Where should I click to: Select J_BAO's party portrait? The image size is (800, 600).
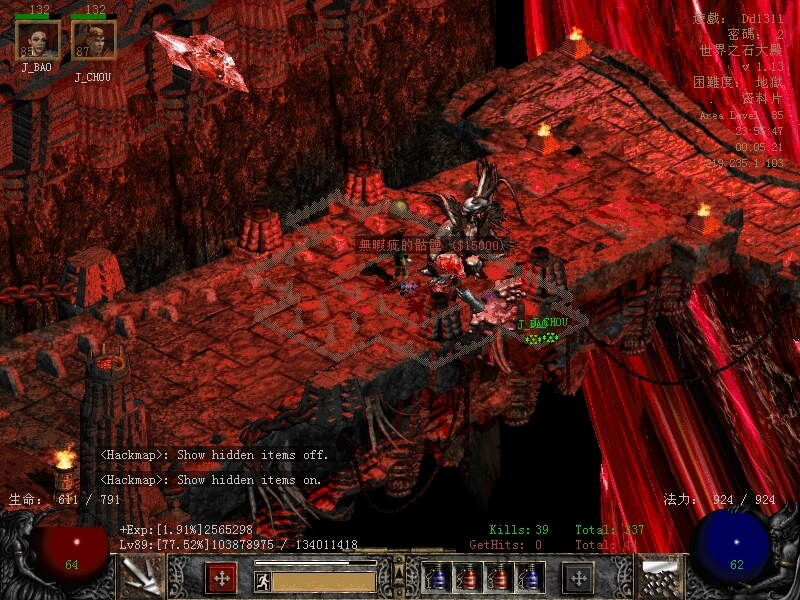[x=37, y=40]
